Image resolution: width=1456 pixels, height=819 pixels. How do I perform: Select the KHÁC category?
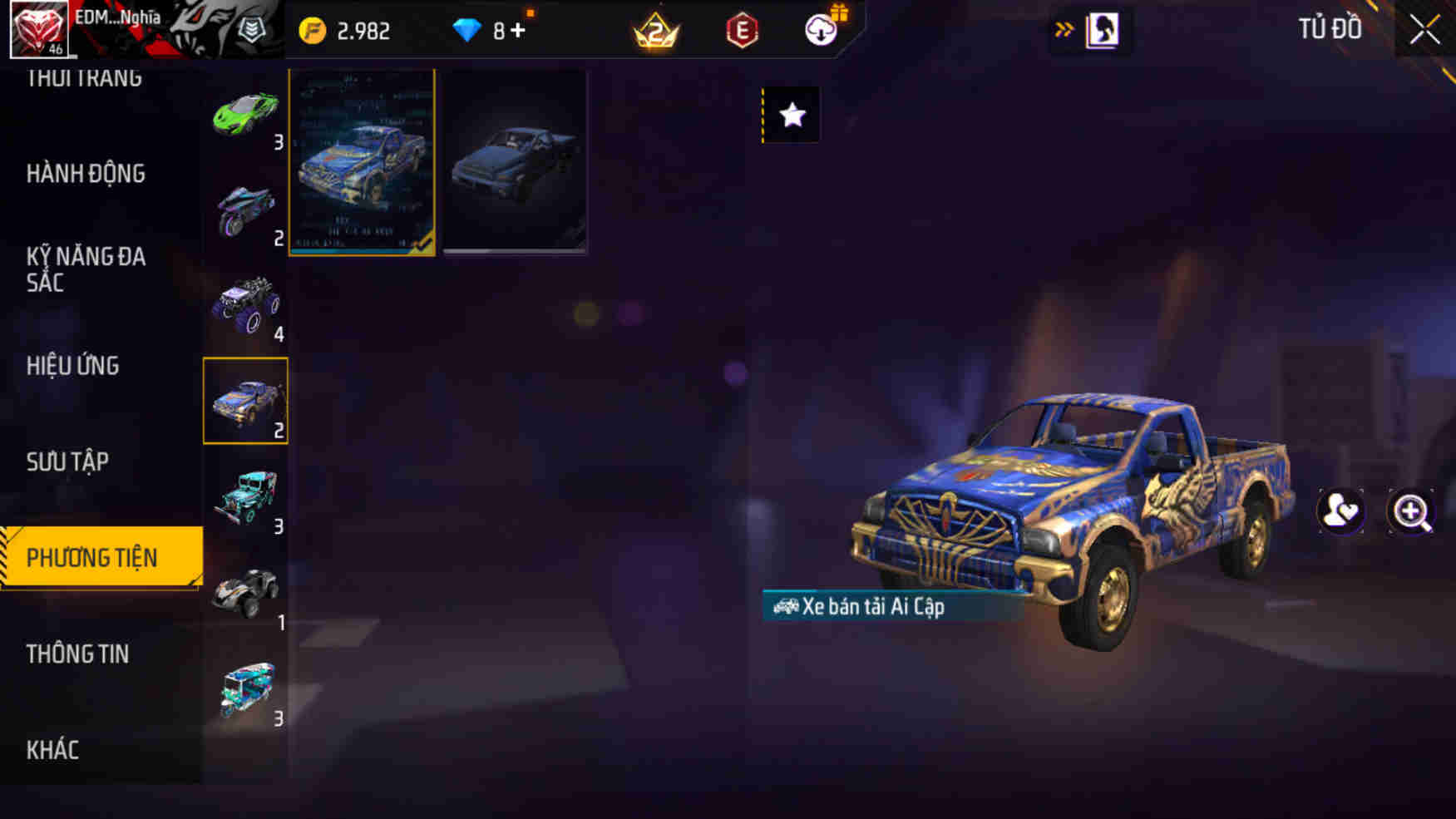tap(53, 749)
